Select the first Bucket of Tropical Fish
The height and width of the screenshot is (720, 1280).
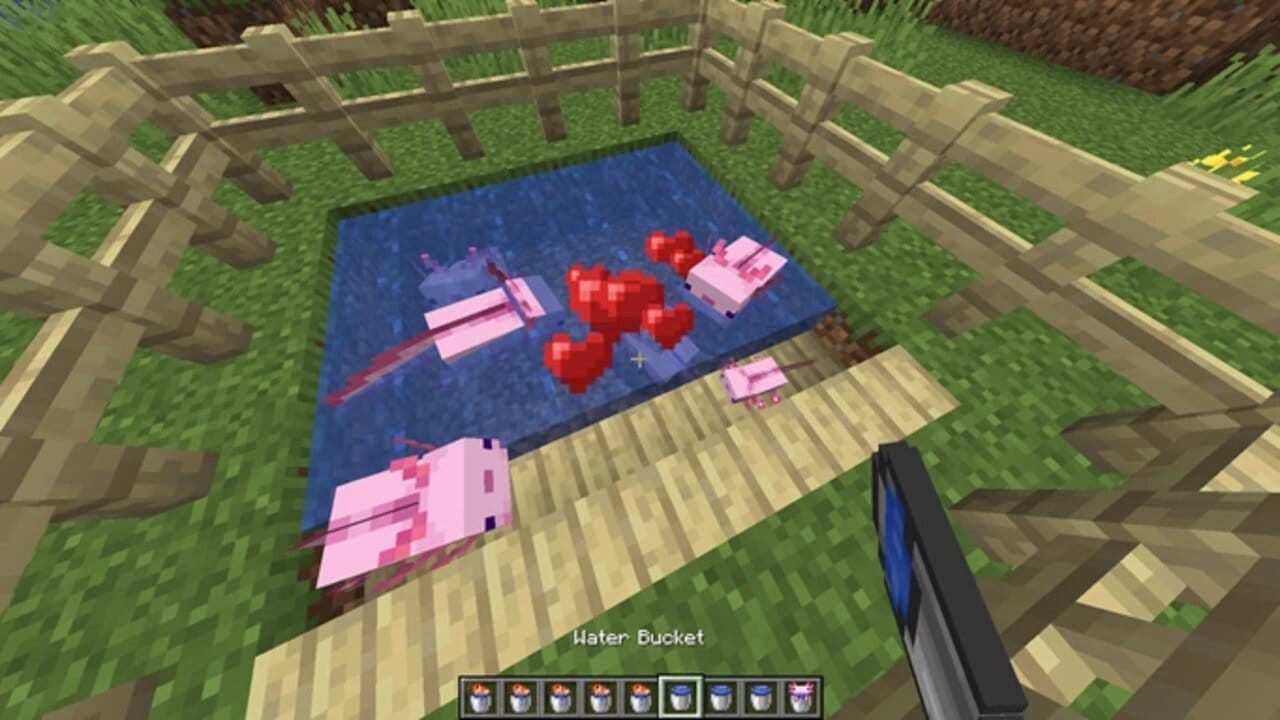coord(478,697)
